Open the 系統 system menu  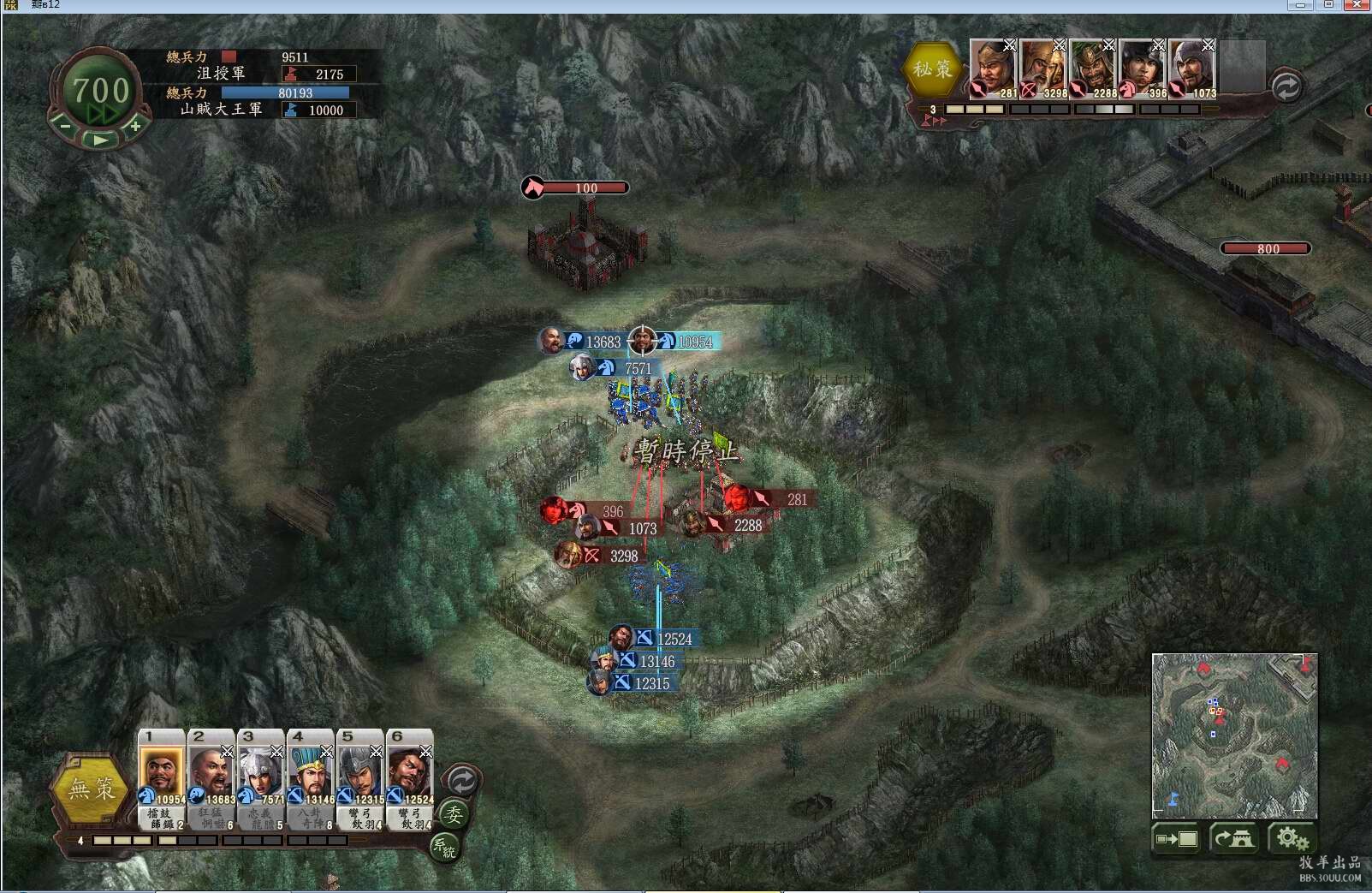[x=443, y=847]
